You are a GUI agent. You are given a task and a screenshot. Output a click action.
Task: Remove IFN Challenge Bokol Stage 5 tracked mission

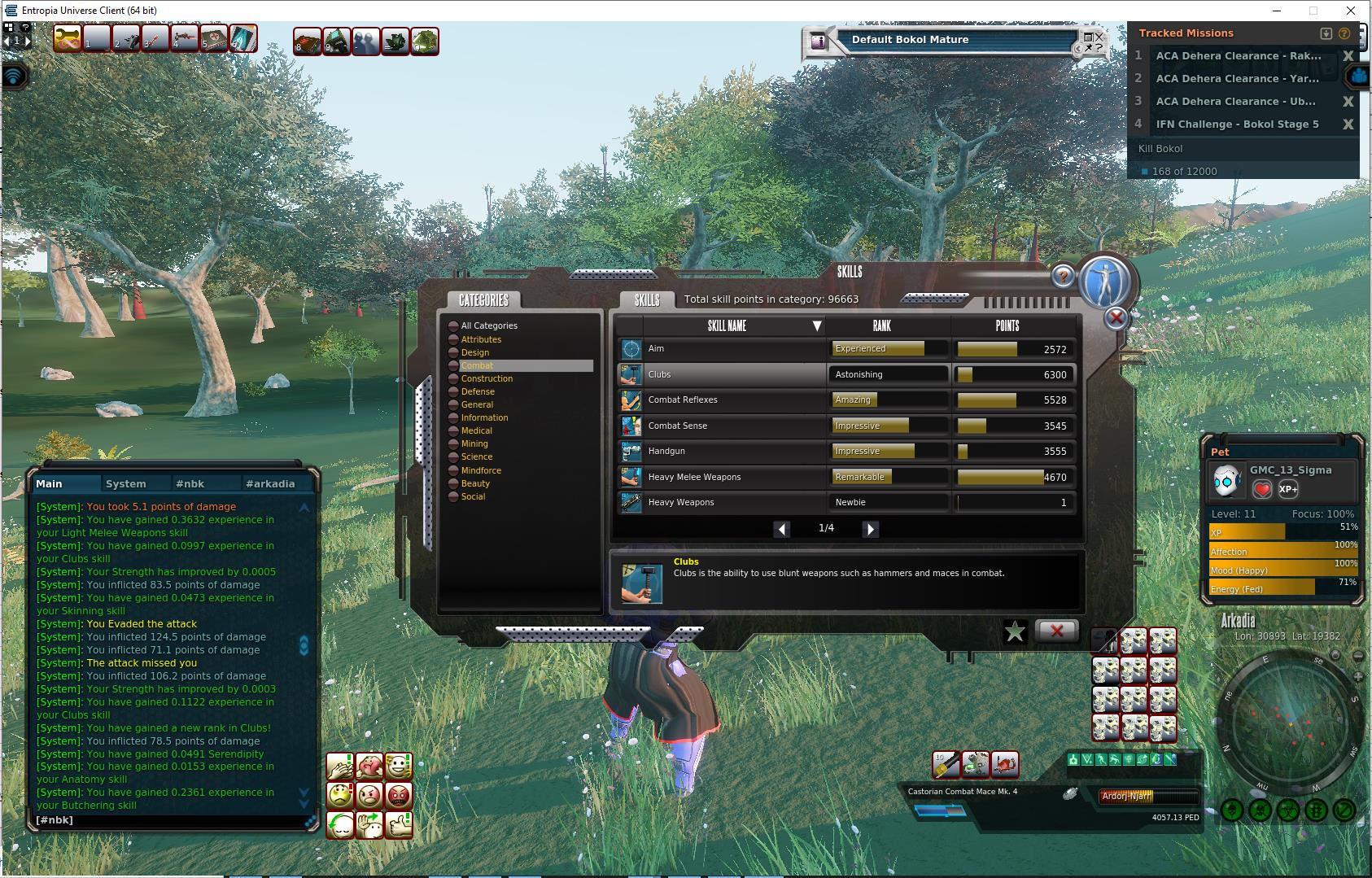[x=1348, y=124]
